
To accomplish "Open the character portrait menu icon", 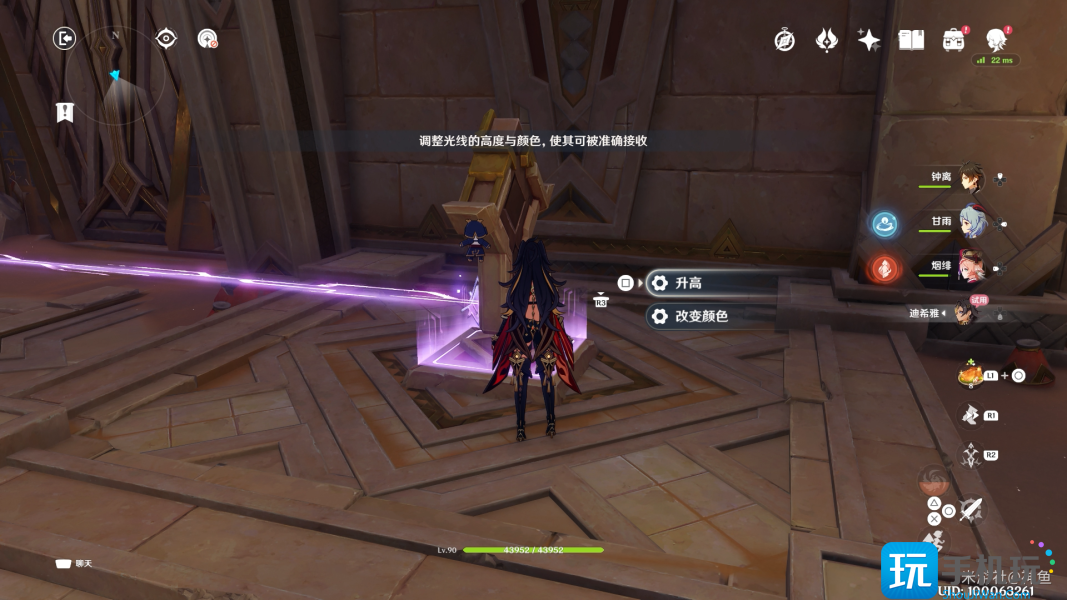I will [x=996, y=40].
